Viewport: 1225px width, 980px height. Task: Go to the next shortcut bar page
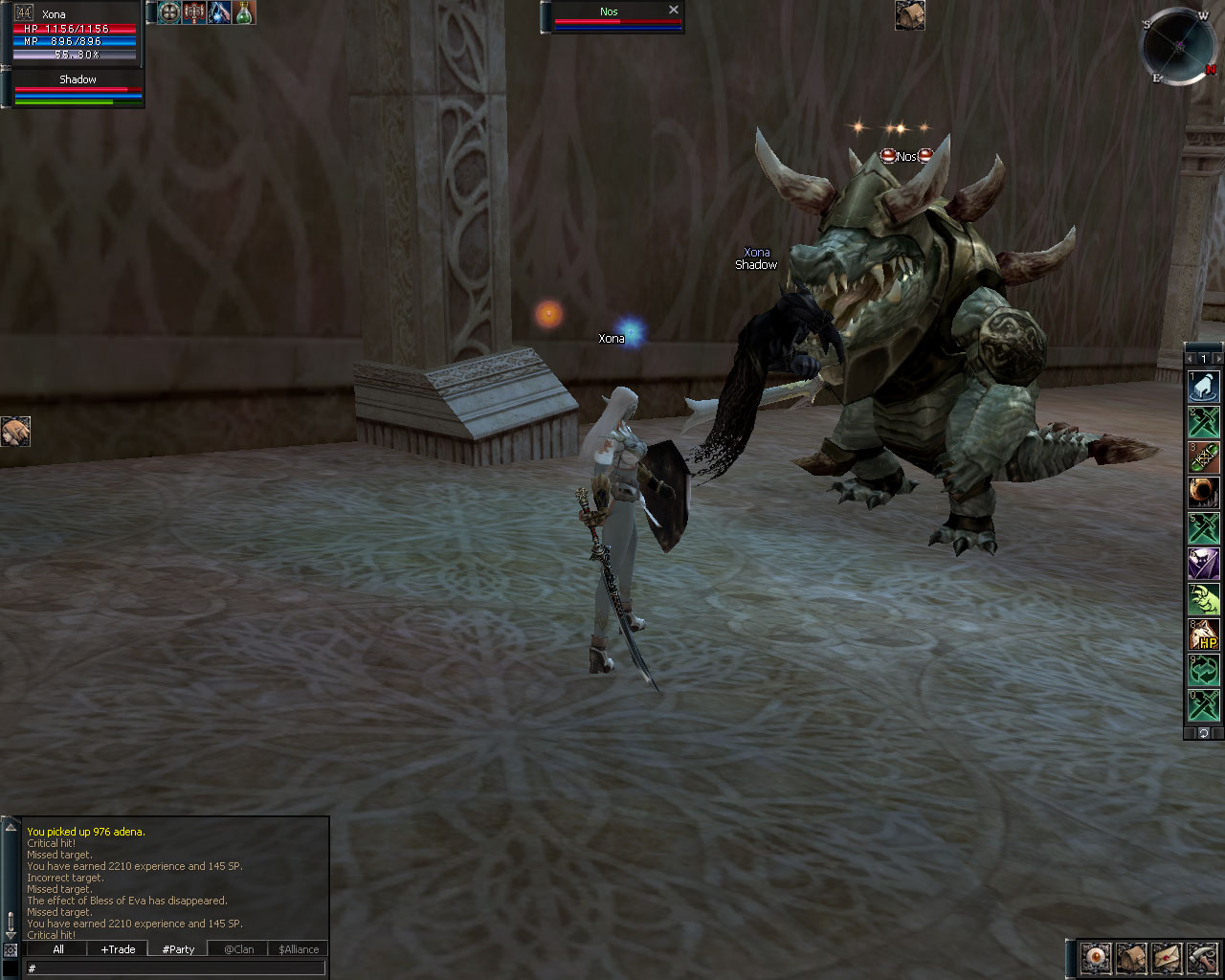[x=1218, y=359]
